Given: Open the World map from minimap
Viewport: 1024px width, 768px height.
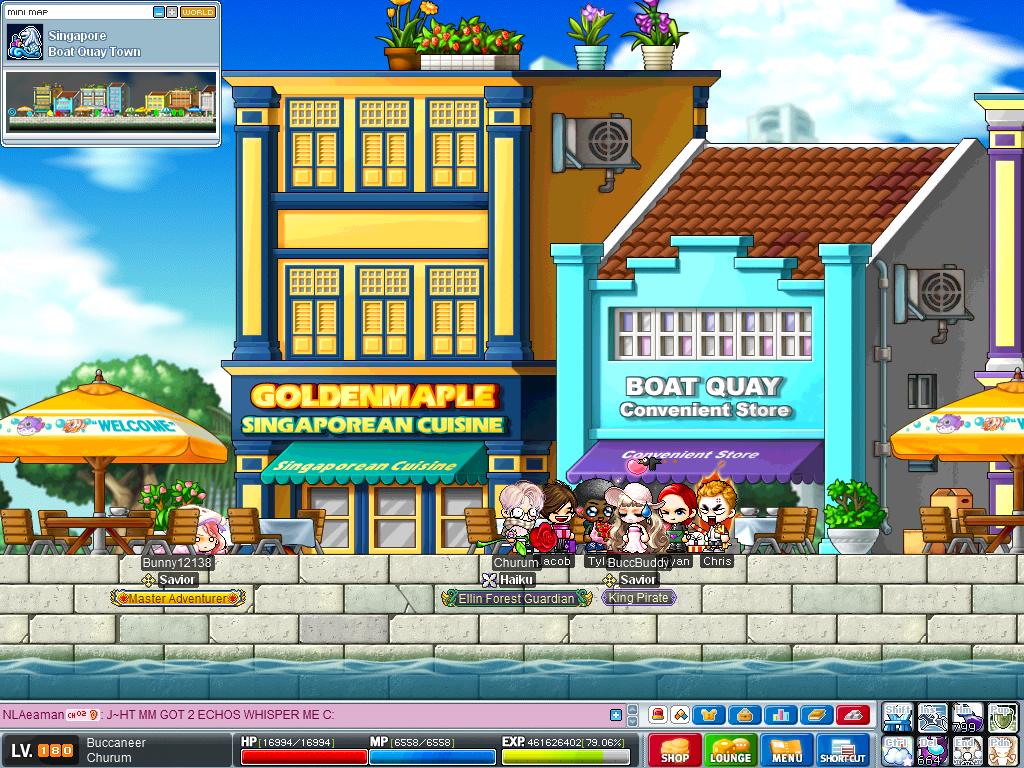Looking at the screenshot, I should (198, 12).
